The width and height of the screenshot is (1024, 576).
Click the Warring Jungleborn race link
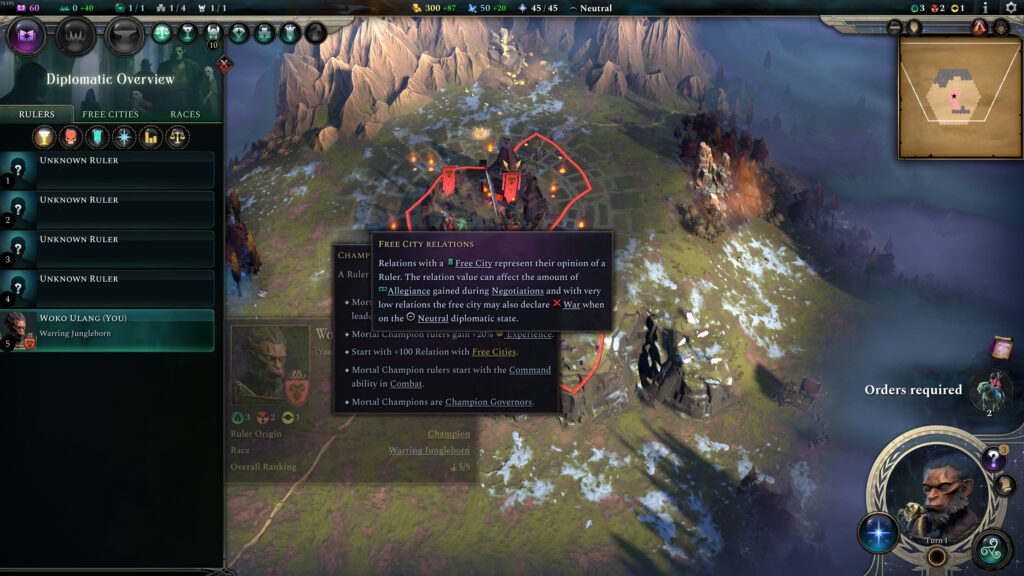click(429, 451)
